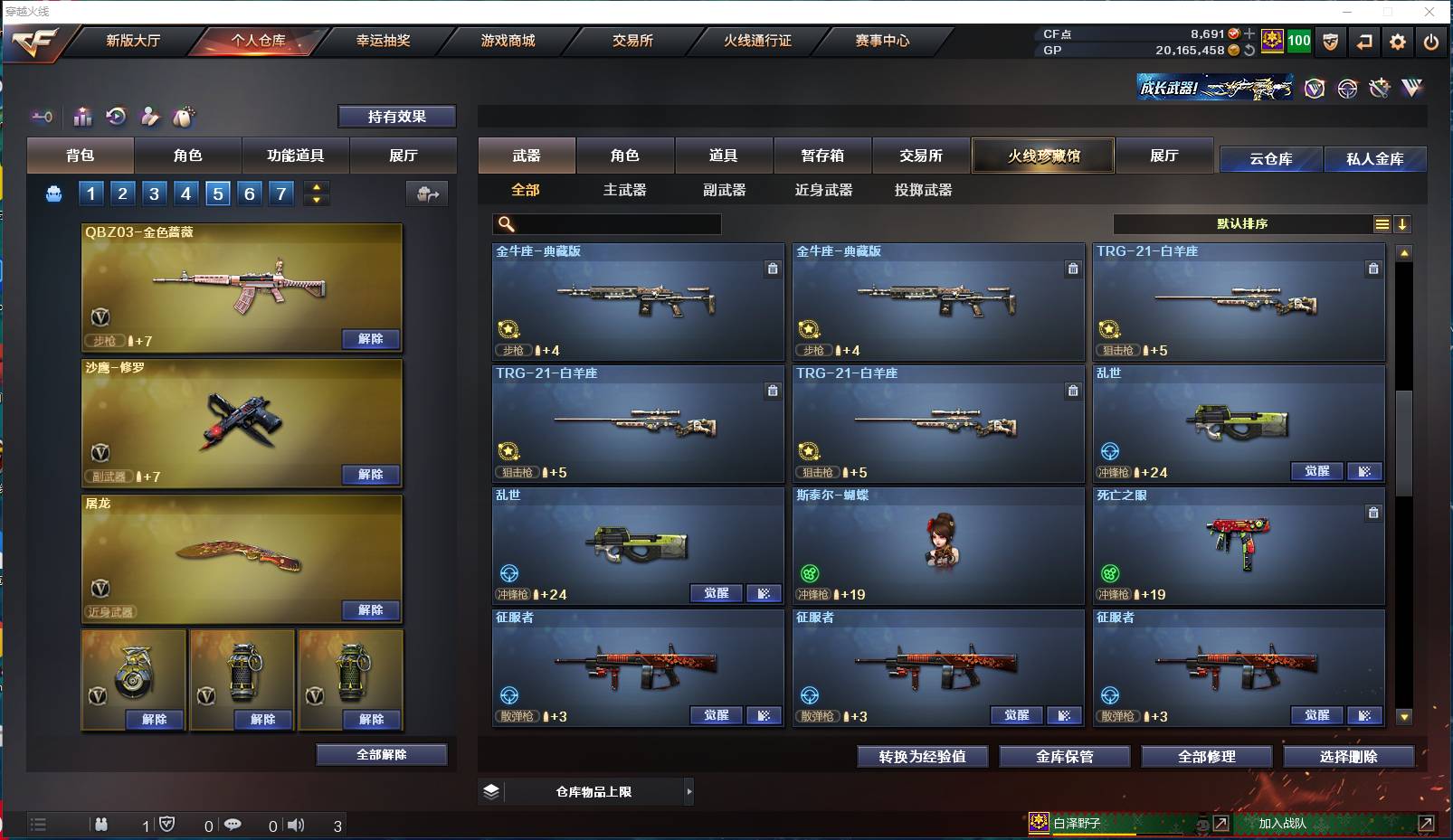Click the back-arrow return icon beside the gear
Screen dimensions: 1453x840
1365,42
